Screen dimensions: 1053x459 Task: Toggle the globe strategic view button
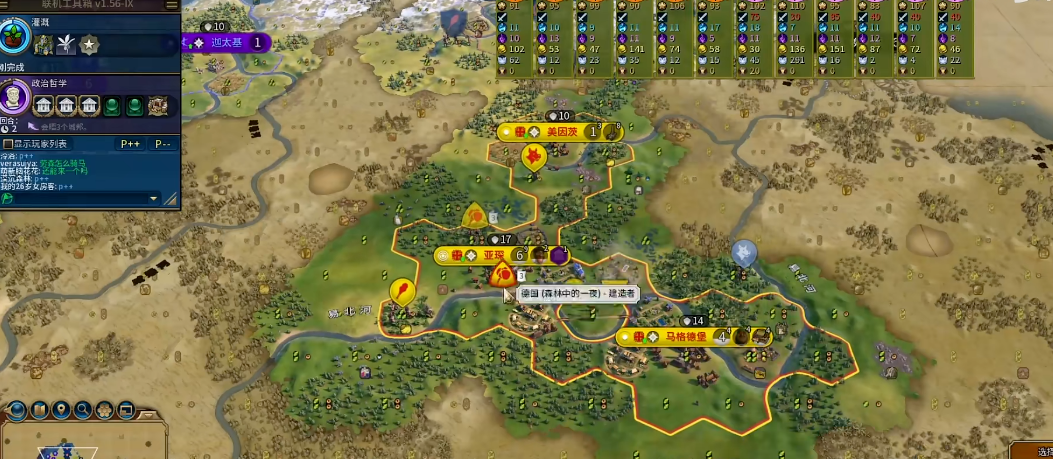click(17, 409)
